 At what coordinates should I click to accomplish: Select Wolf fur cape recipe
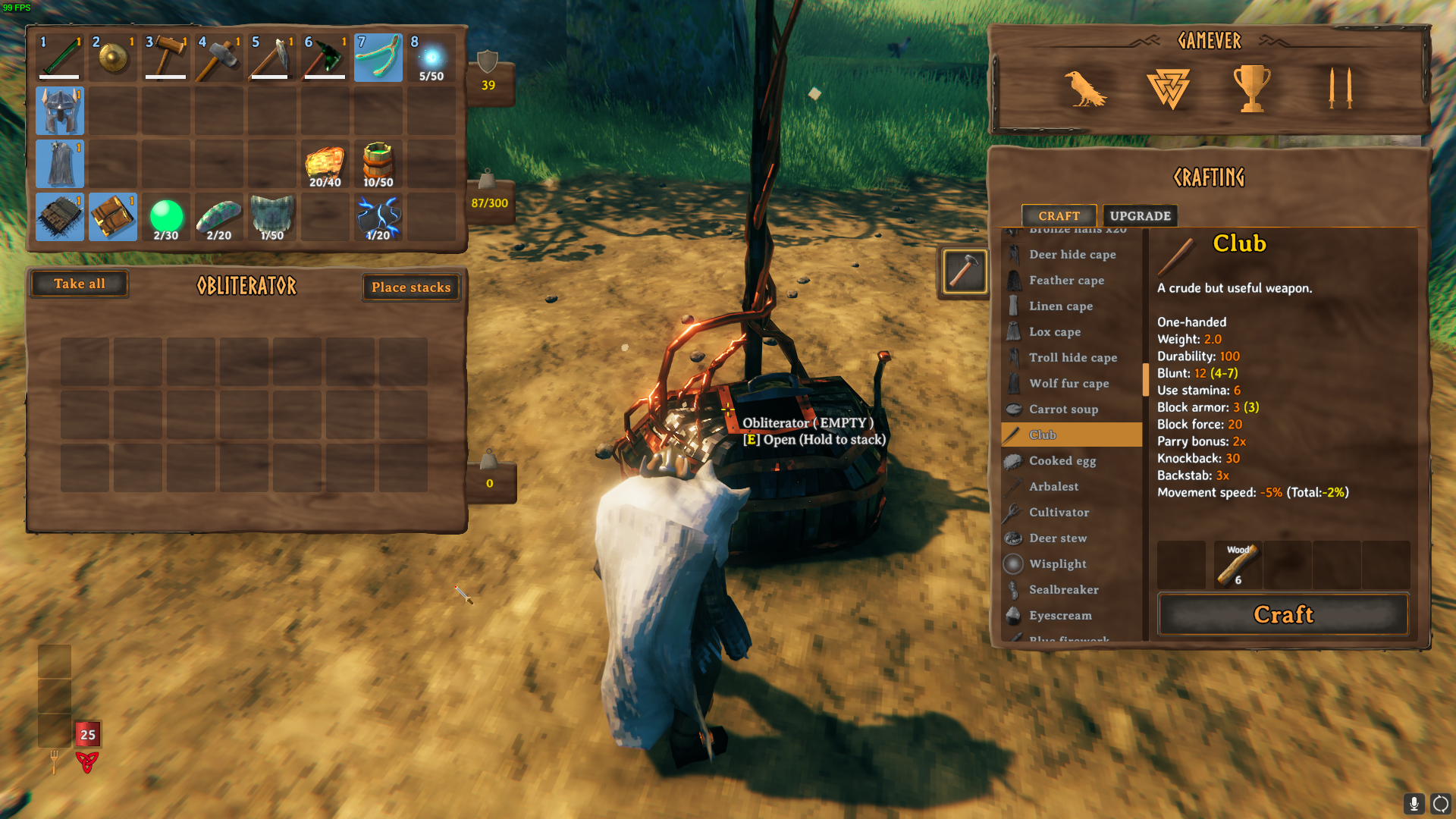click(x=1068, y=384)
